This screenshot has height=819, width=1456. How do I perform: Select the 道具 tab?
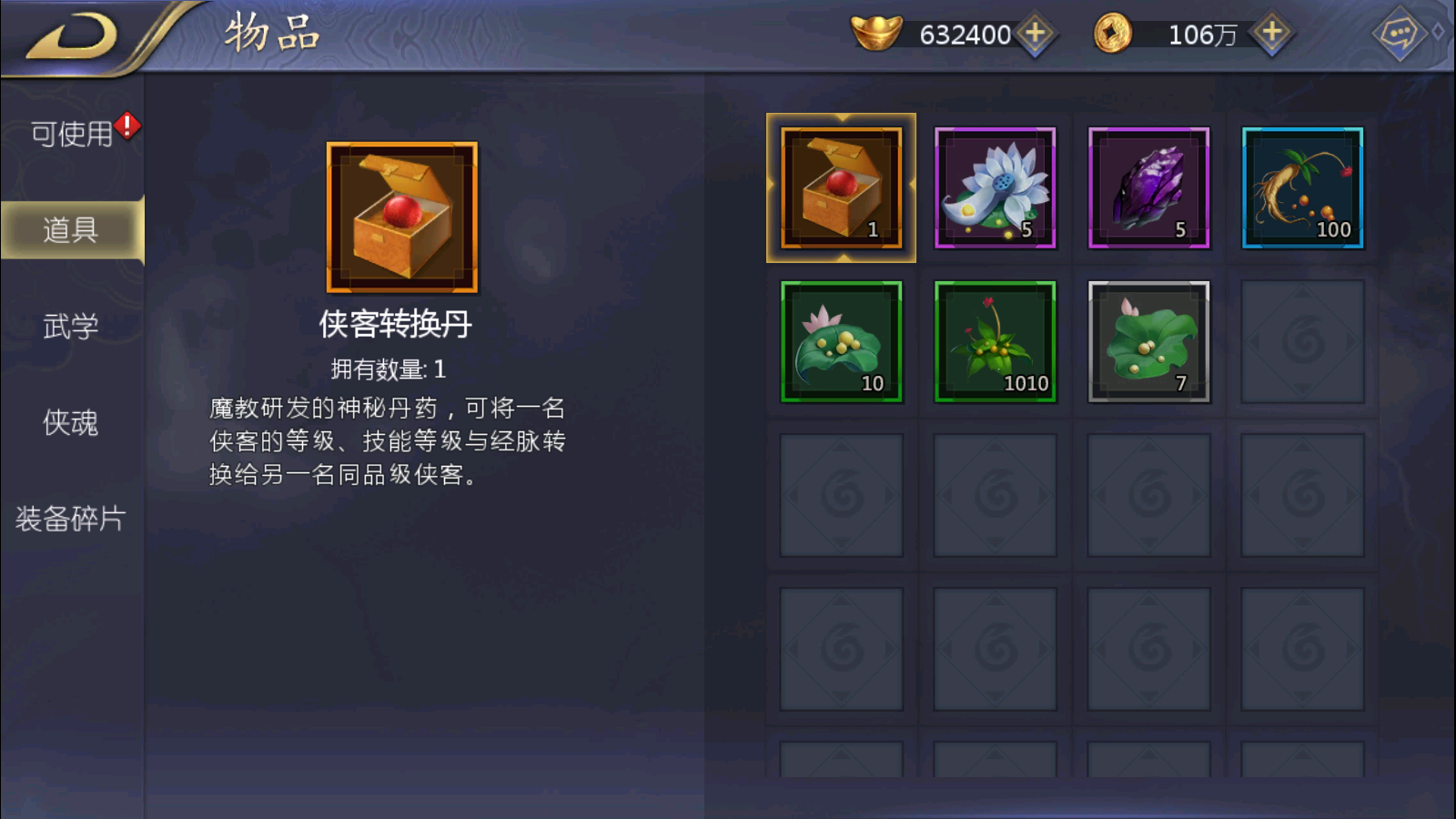pyautogui.click(x=71, y=229)
